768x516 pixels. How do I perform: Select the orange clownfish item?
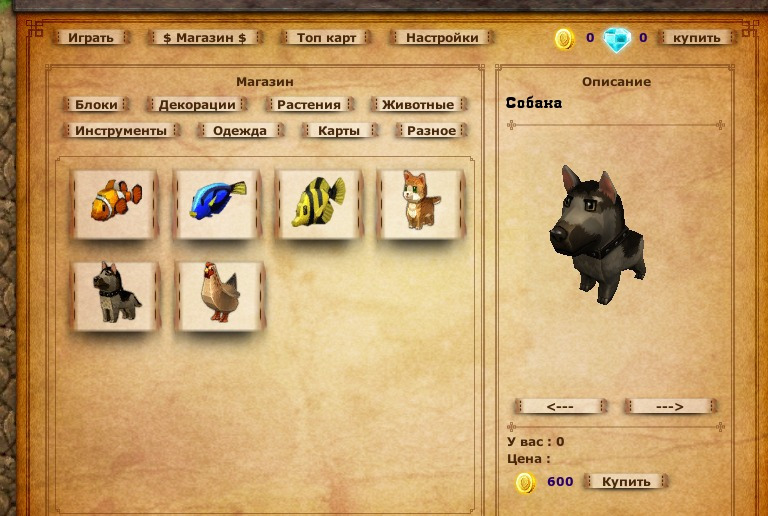[x=116, y=203]
